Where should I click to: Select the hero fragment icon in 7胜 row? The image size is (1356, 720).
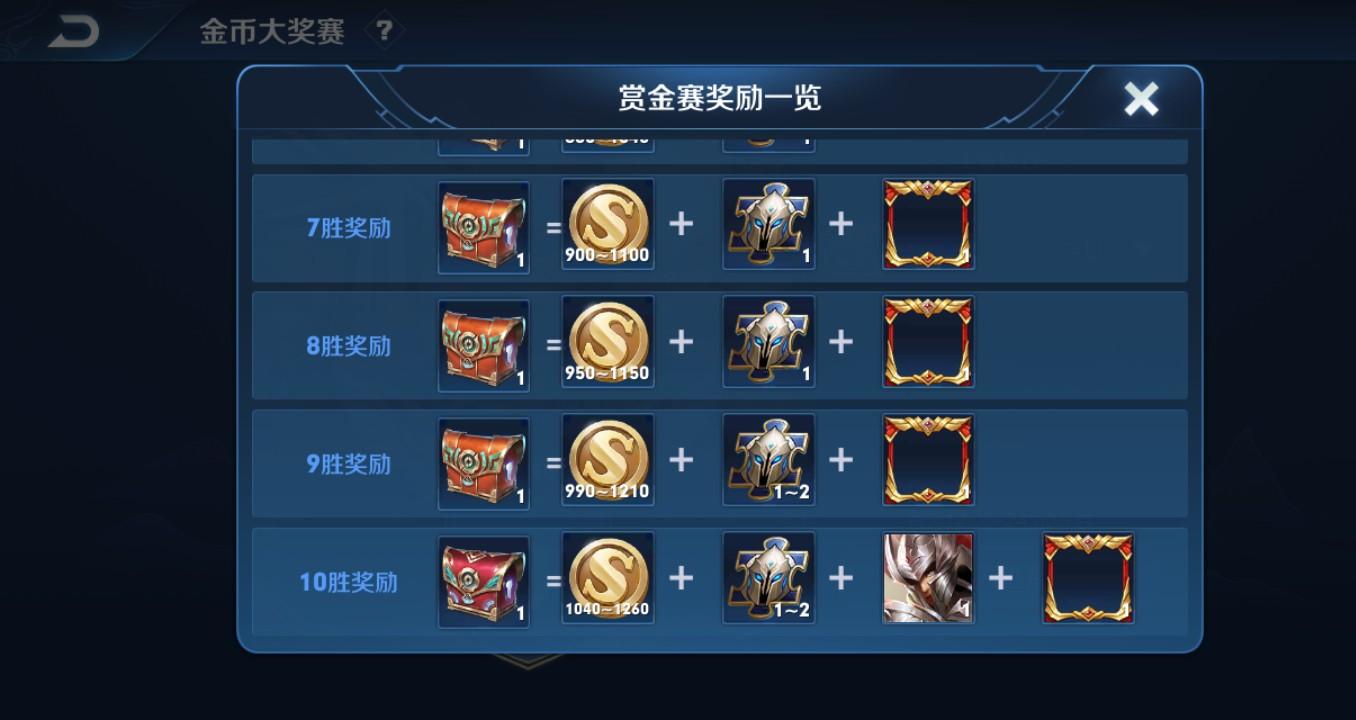[768, 224]
